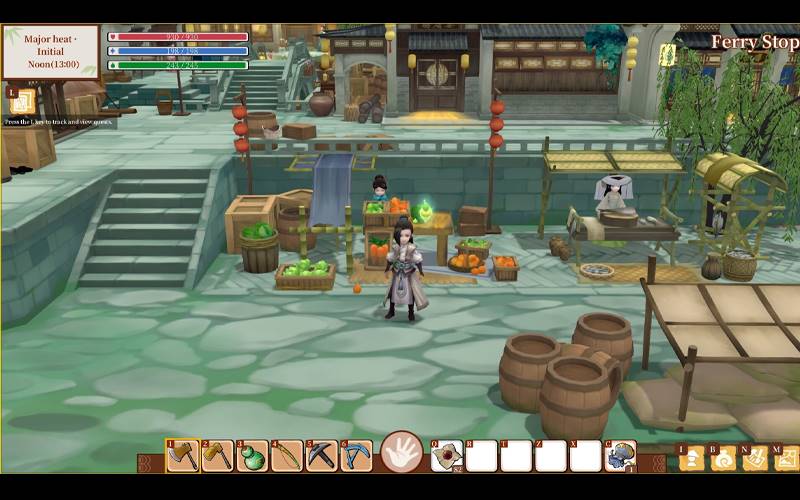Equip the fishing rod from the hotbar
This screenshot has height=500, width=800.
click(288, 455)
